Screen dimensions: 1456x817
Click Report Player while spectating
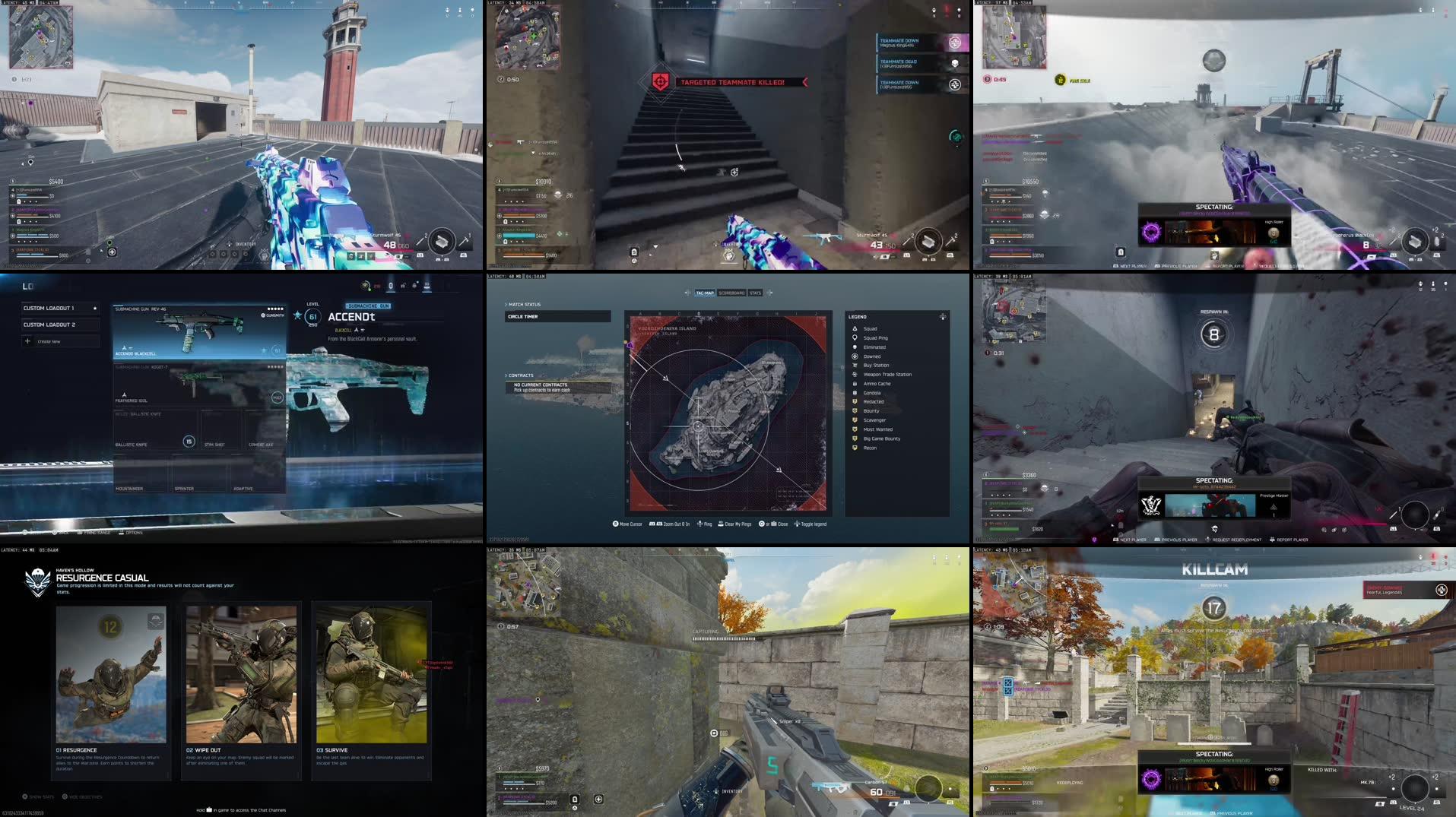pyautogui.click(x=1292, y=540)
